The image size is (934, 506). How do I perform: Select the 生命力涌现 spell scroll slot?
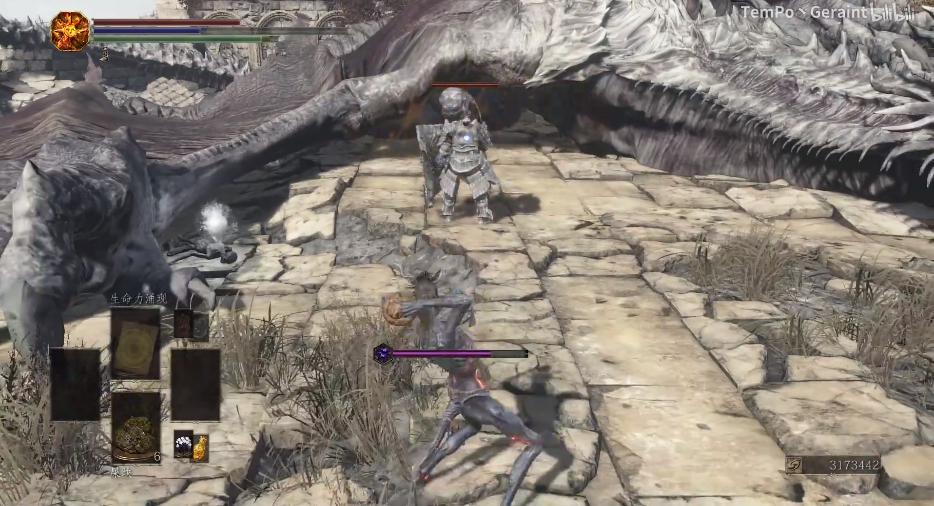click(x=135, y=343)
